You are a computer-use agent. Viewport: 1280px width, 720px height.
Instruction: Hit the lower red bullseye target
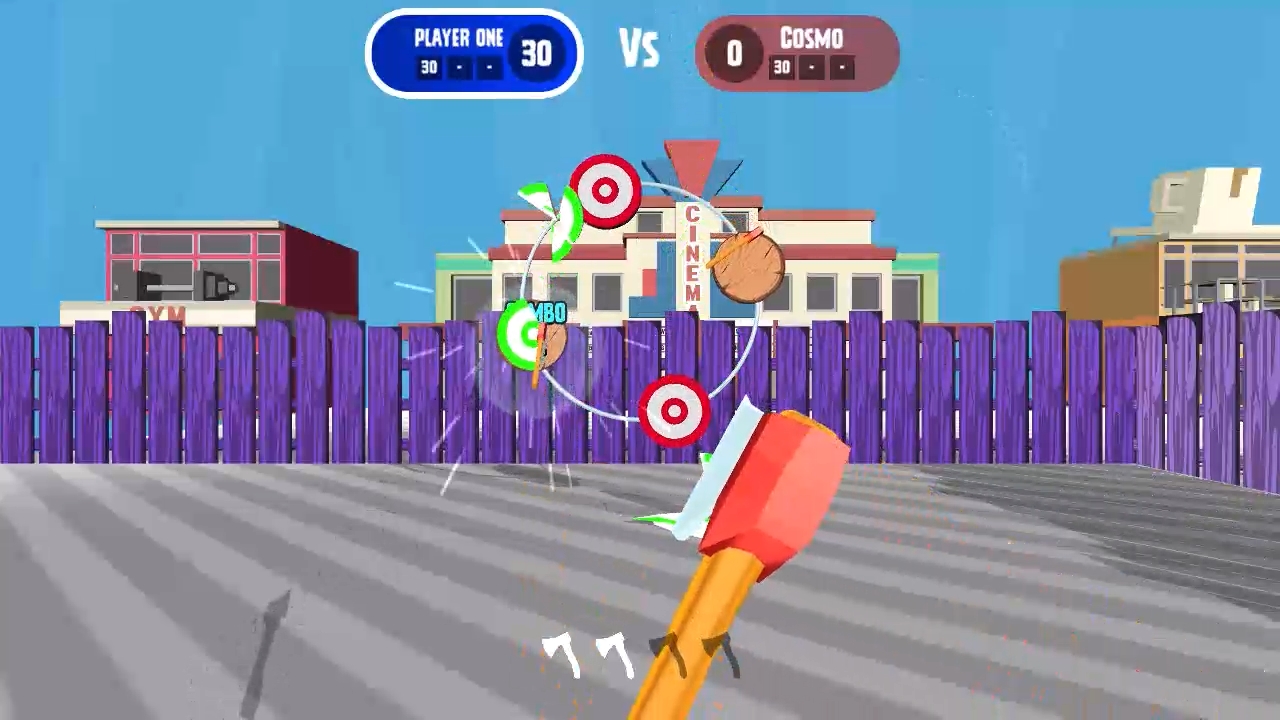click(672, 410)
